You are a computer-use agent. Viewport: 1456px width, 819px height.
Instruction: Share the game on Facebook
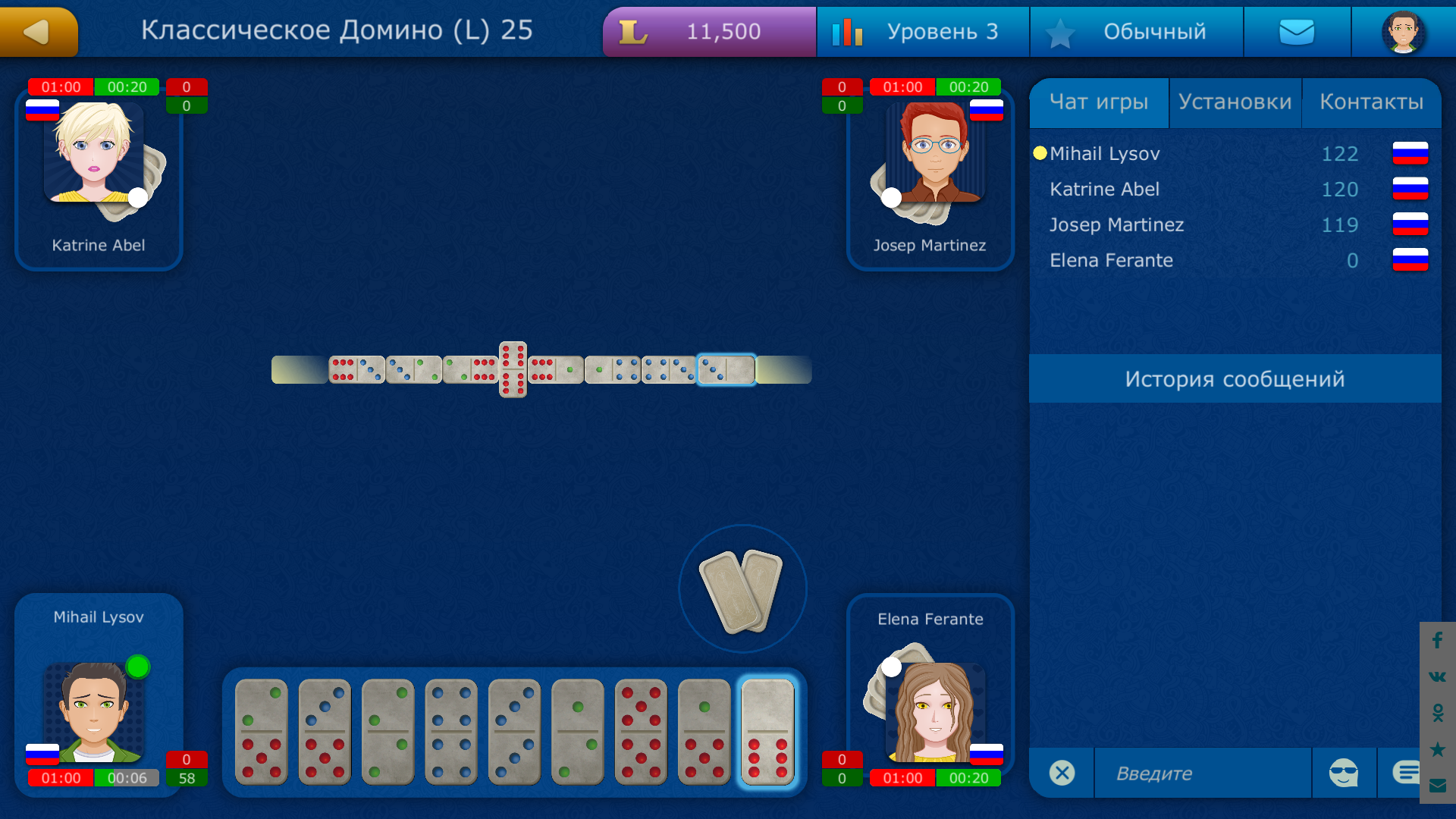tap(1436, 641)
